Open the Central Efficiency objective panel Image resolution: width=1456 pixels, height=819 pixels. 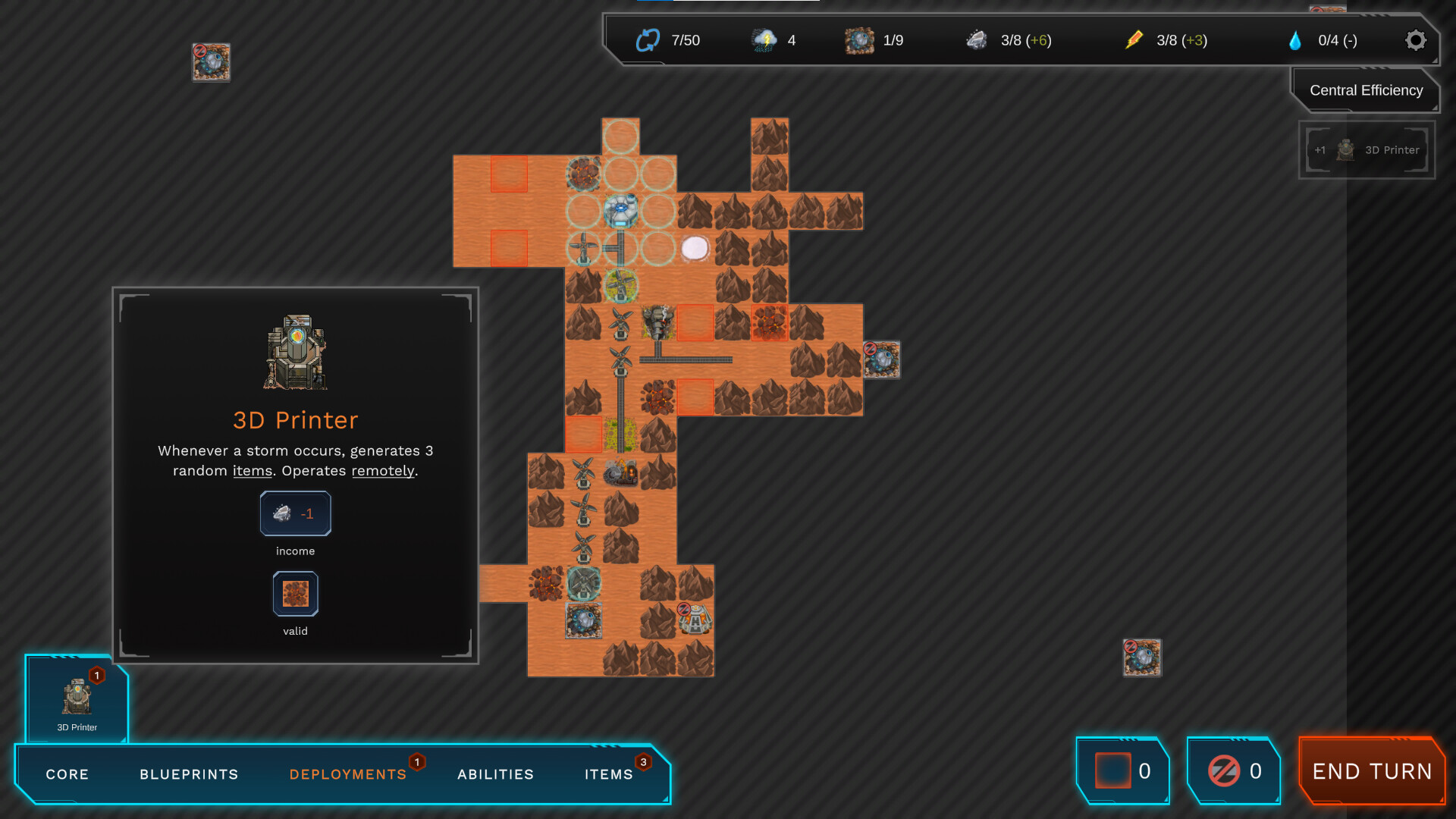(x=1365, y=90)
